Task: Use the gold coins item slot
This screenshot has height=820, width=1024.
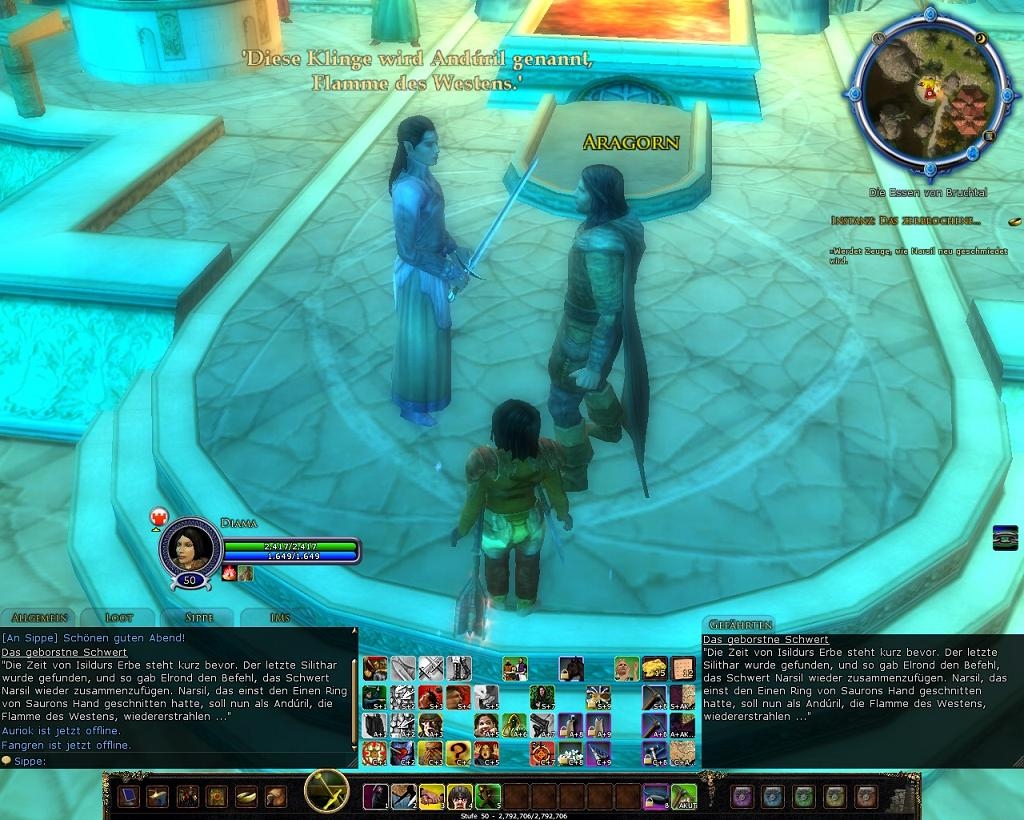Action: tap(655, 668)
